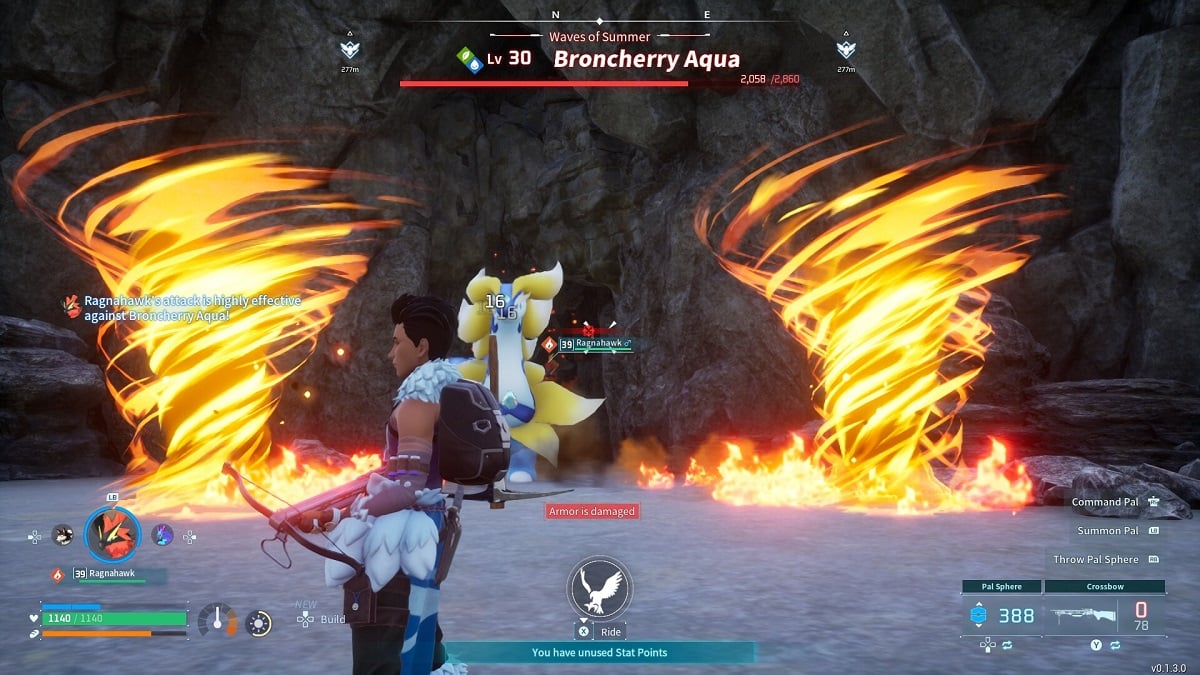
Task: Open the unused Stat Points notification
Action: [x=599, y=652]
